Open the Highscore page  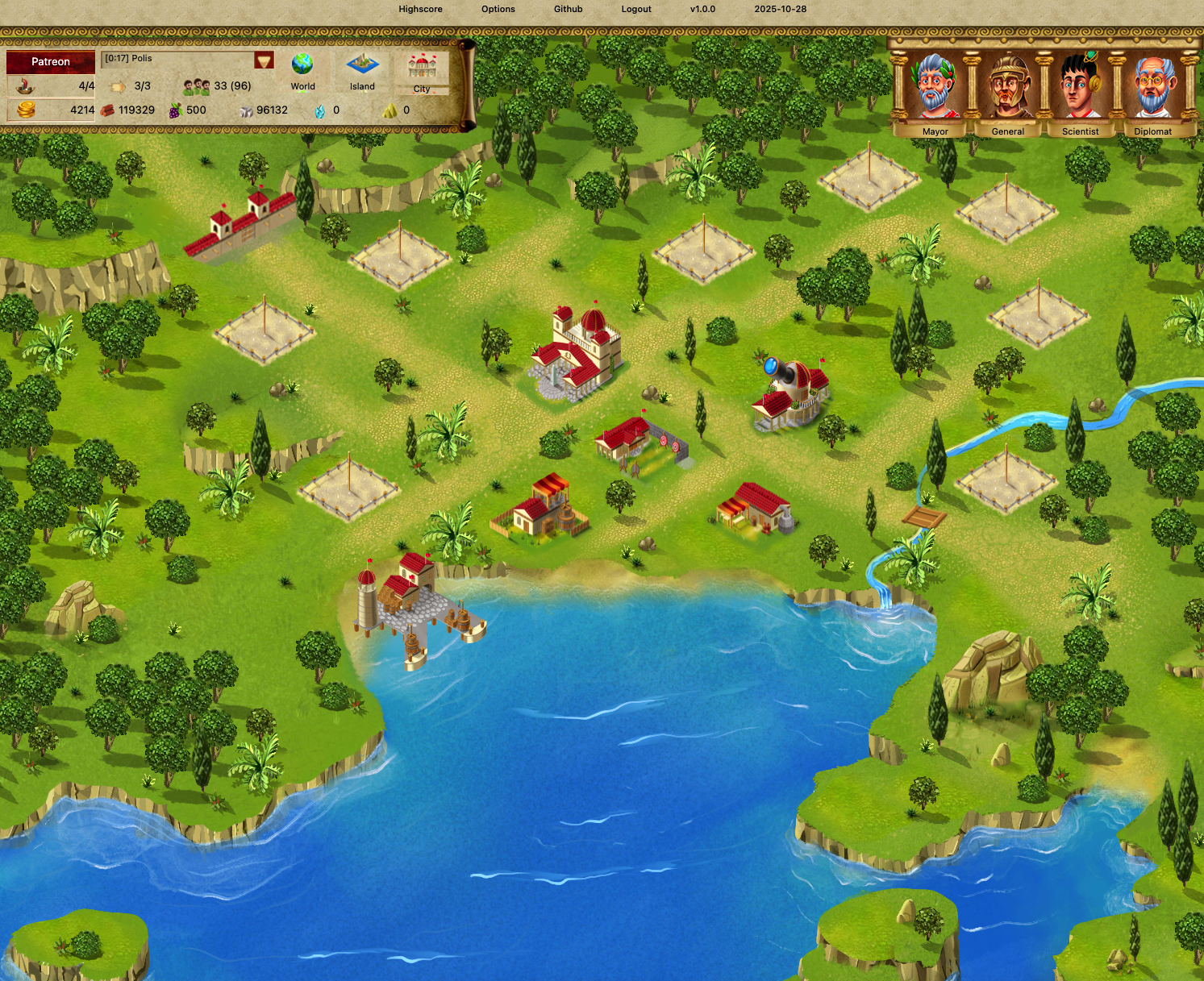[420, 10]
